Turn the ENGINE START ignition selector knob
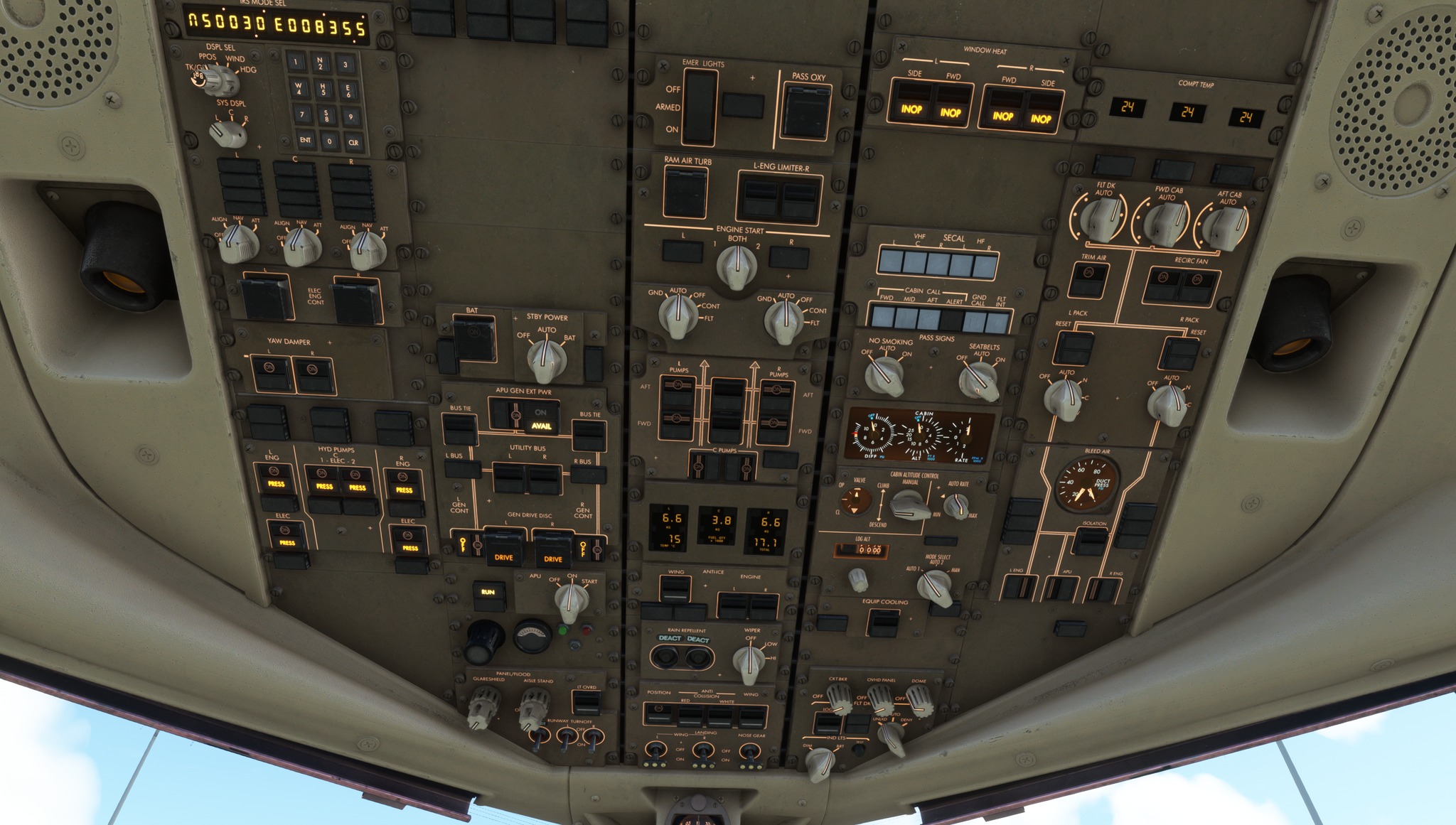1456x825 pixels. tap(737, 267)
